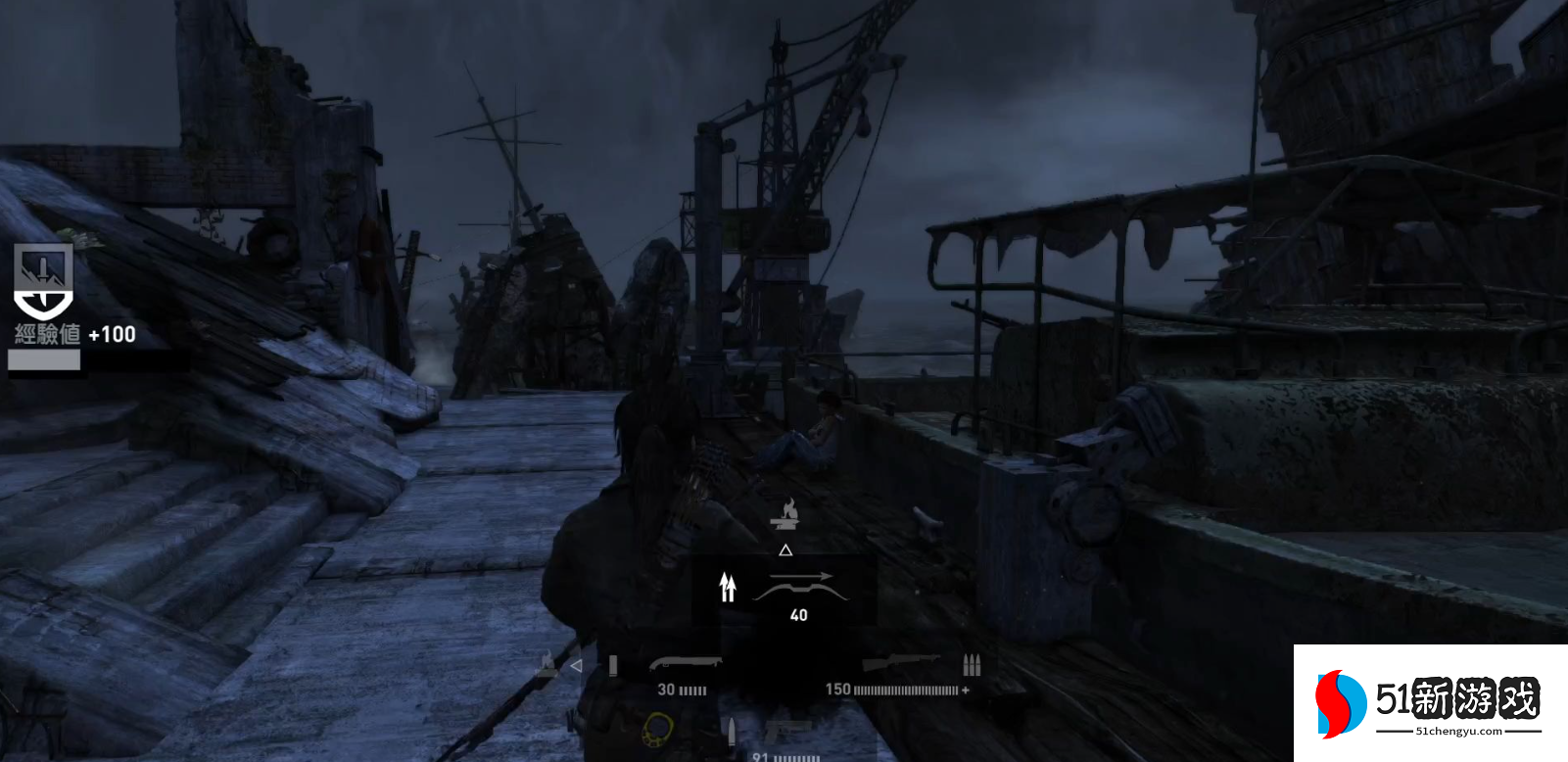Select the bow in the weapon selector

click(799, 587)
